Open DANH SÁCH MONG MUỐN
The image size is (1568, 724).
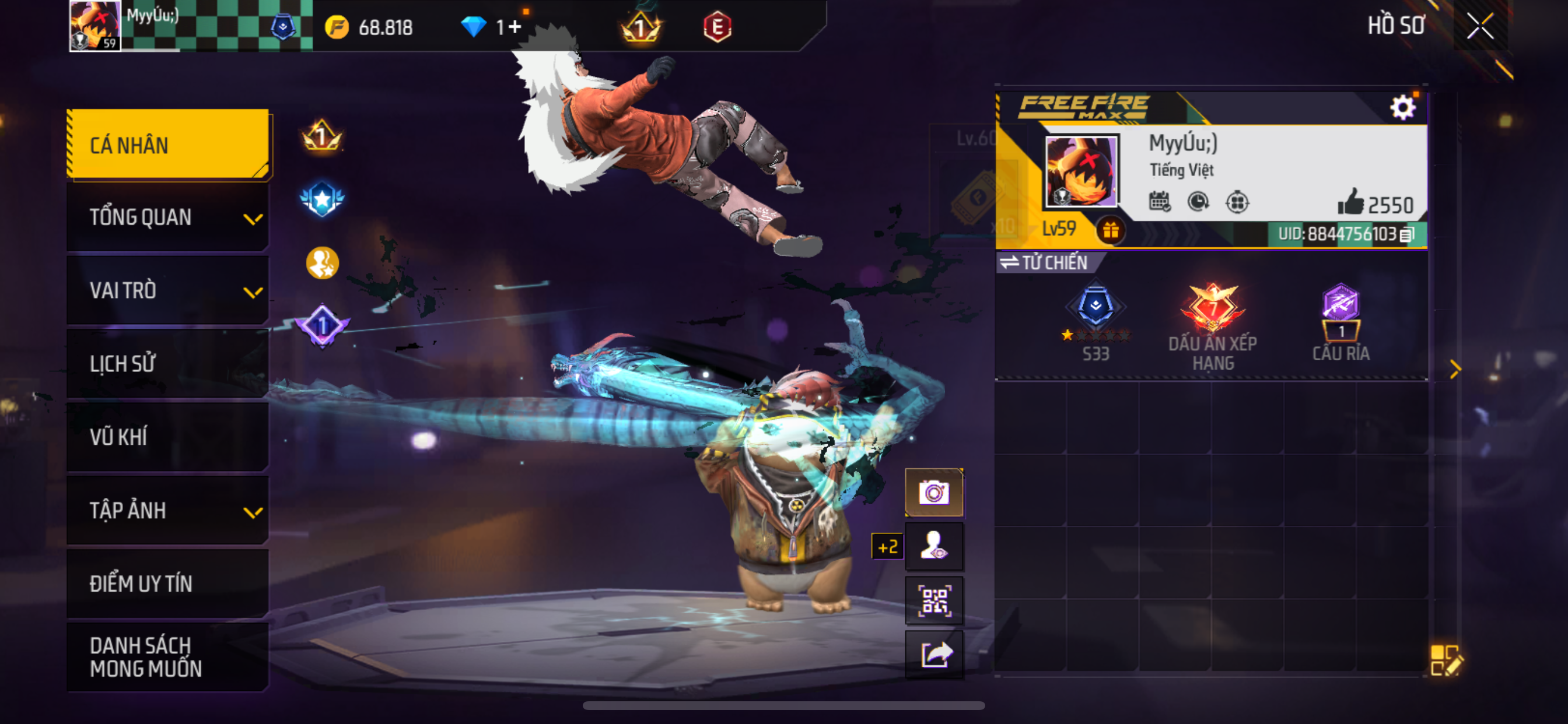click(168, 656)
